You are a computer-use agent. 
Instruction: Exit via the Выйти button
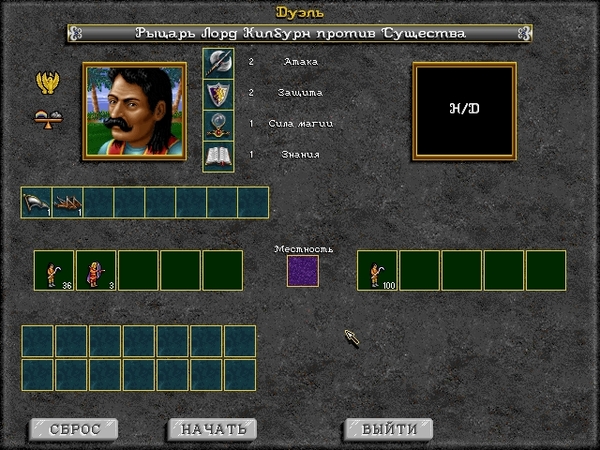[x=389, y=429]
